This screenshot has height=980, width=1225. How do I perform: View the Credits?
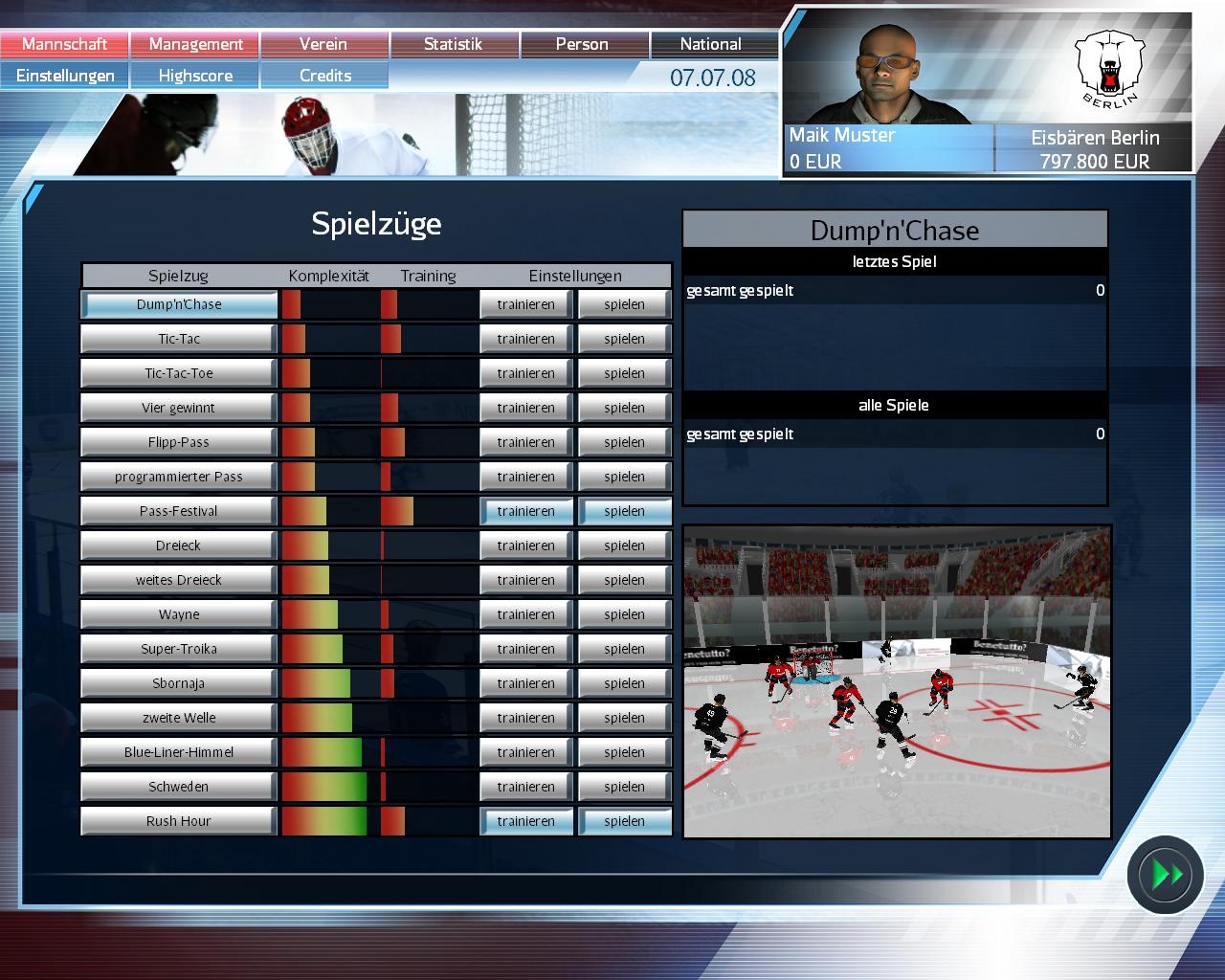coord(324,76)
